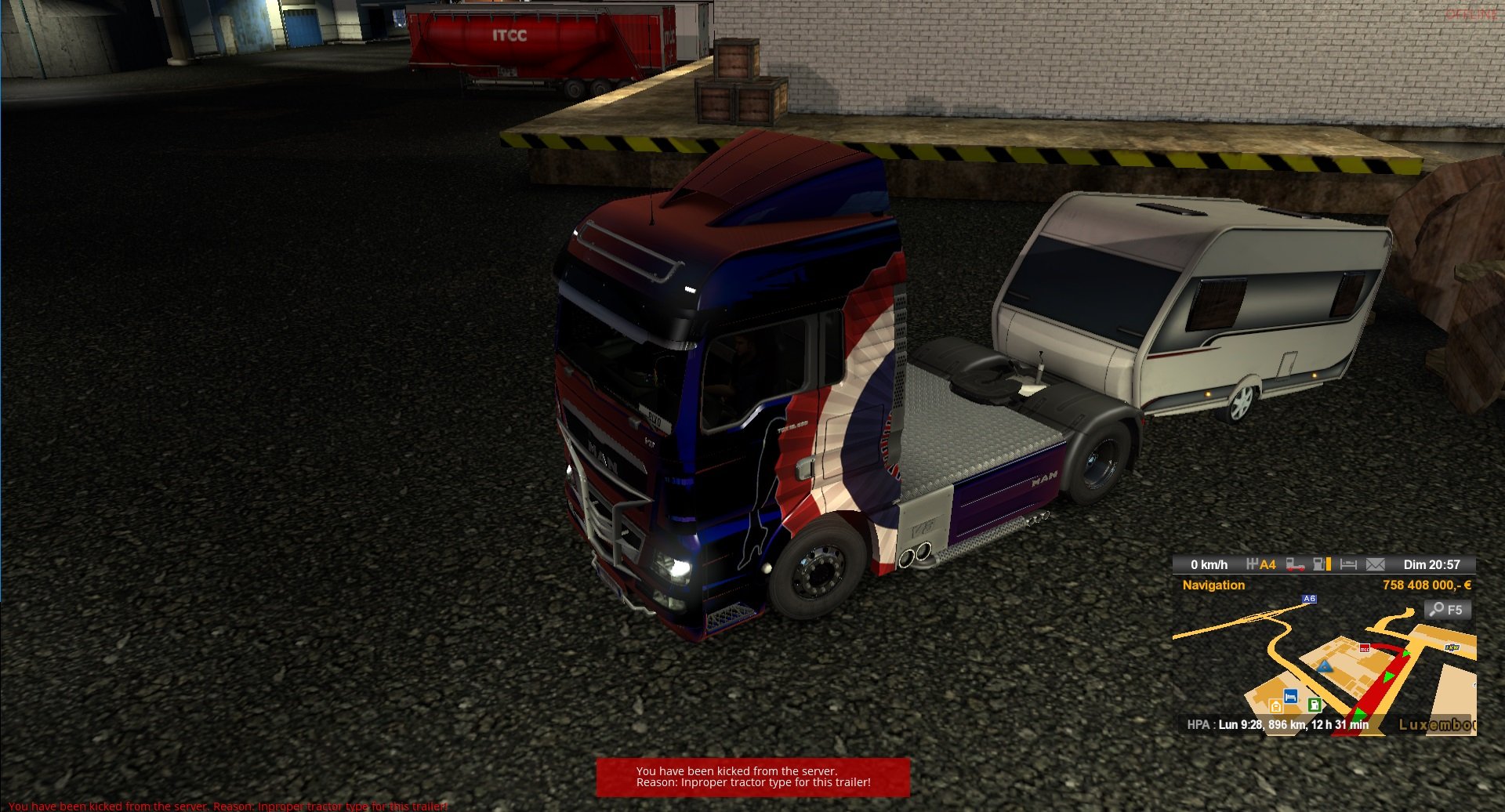Click the LKW company marker on the map
The height and width of the screenshot is (812, 1505).
(x=1452, y=647)
